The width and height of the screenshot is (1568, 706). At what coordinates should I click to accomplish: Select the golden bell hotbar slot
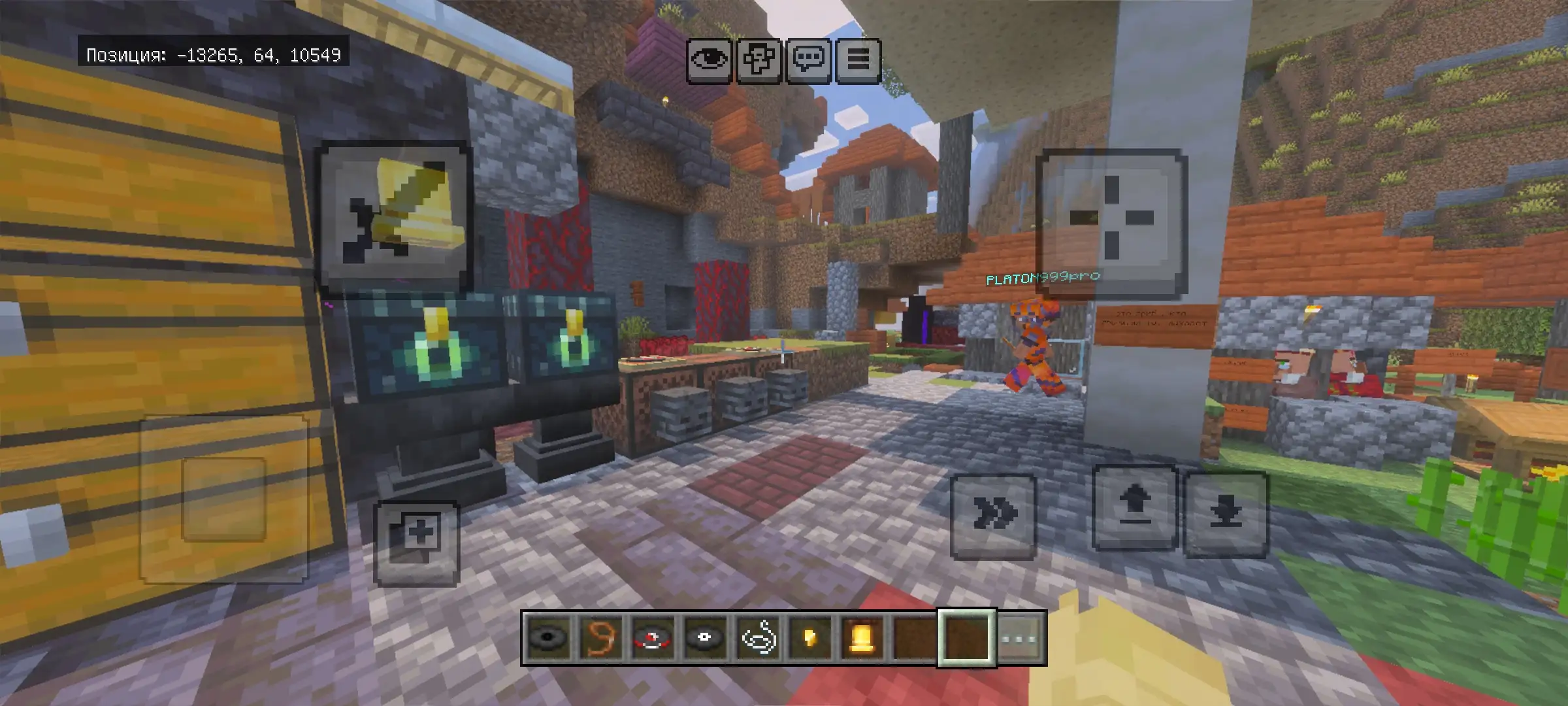tap(862, 638)
